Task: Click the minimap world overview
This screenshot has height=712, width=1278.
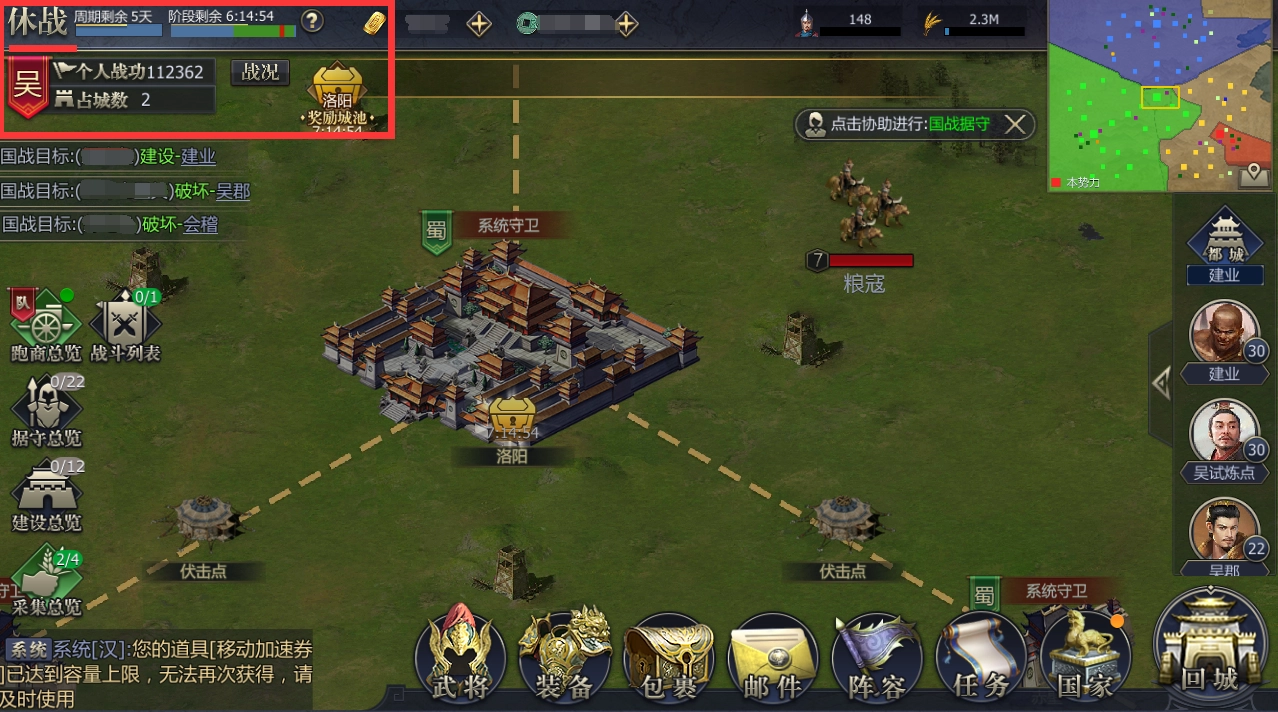Action: point(1161,95)
